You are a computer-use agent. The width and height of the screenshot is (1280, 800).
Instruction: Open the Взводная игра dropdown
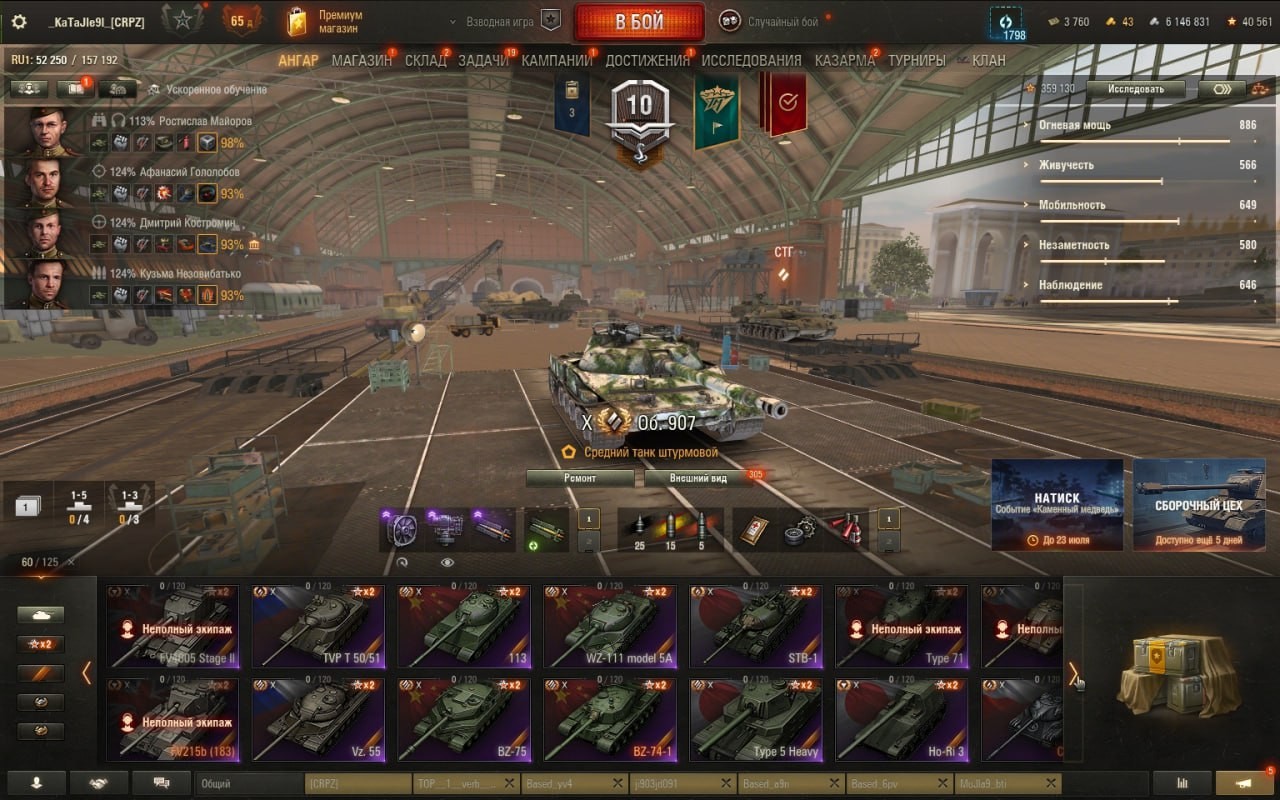(x=500, y=21)
